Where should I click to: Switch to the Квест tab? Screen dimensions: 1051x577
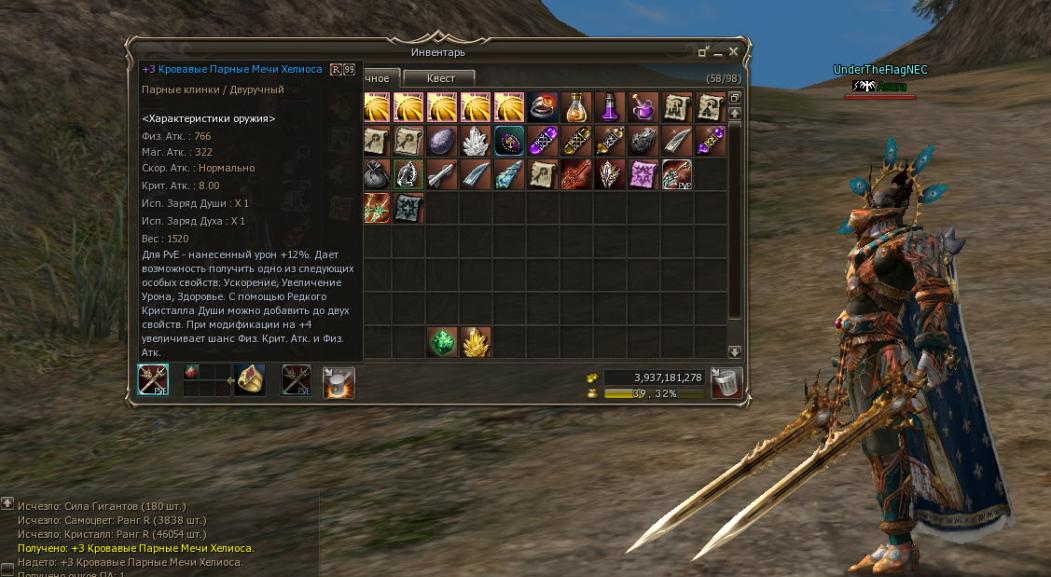click(x=439, y=78)
